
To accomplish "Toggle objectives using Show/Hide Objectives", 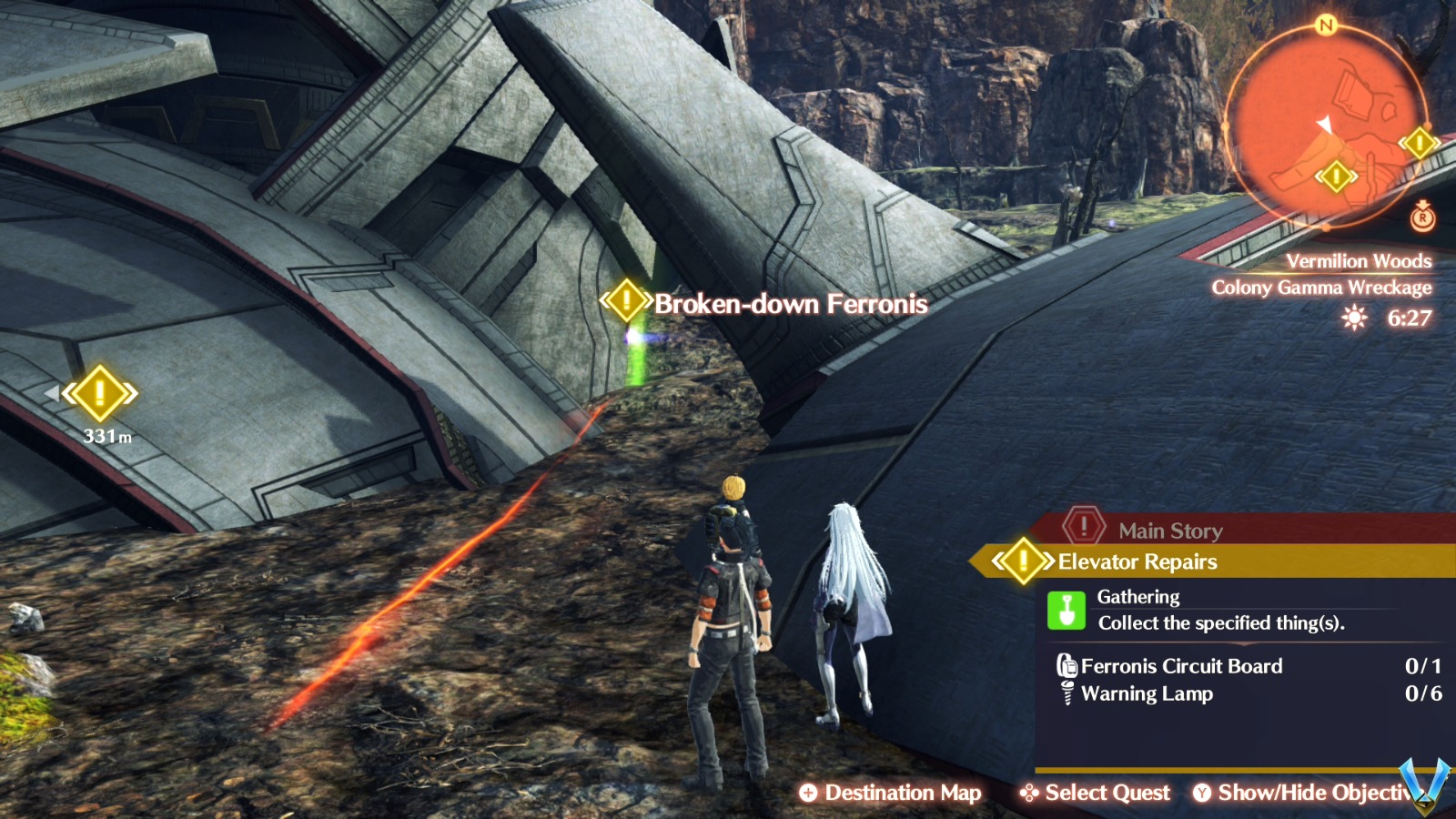I will [x=1310, y=793].
